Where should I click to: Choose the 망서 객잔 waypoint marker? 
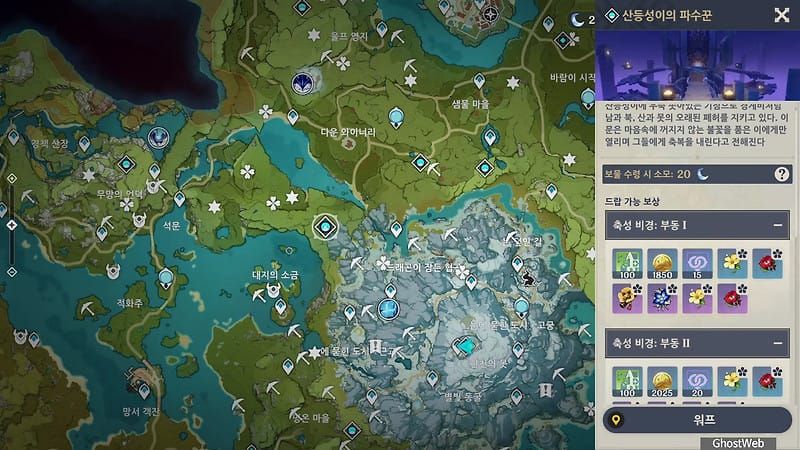pos(146,389)
